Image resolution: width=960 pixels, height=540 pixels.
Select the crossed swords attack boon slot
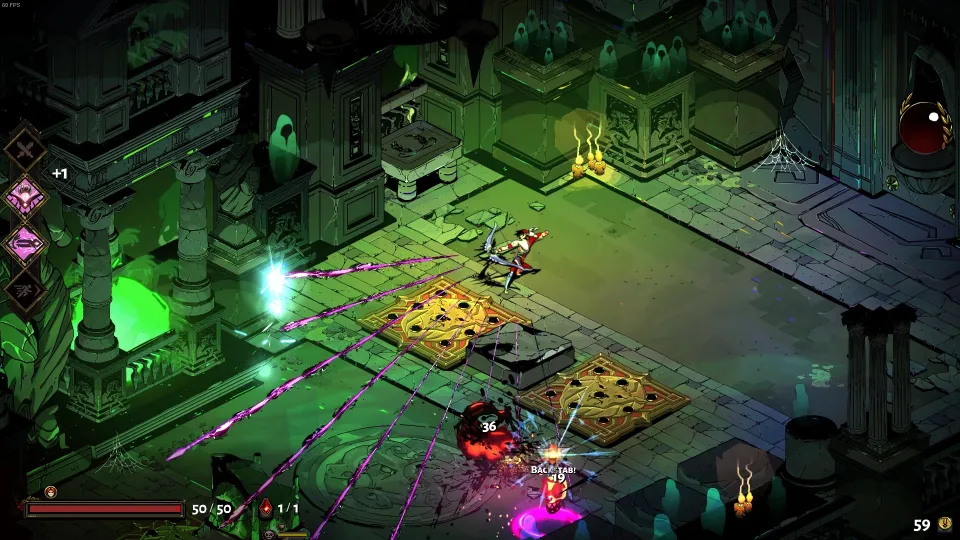coord(24,150)
